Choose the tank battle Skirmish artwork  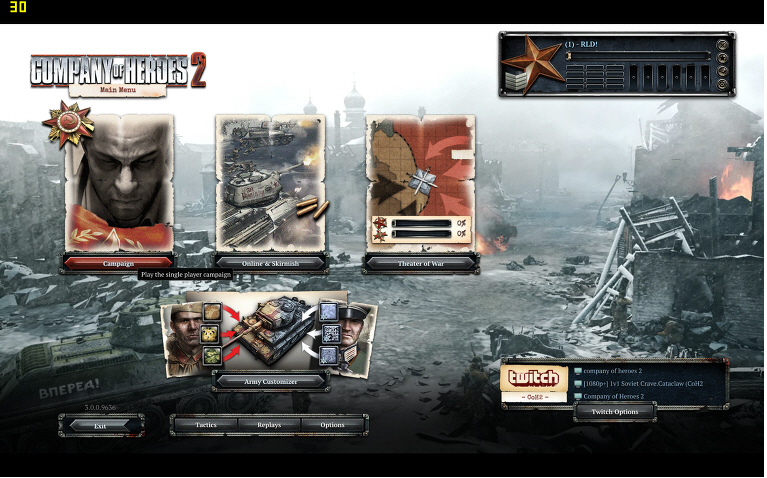click(x=270, y=184)
